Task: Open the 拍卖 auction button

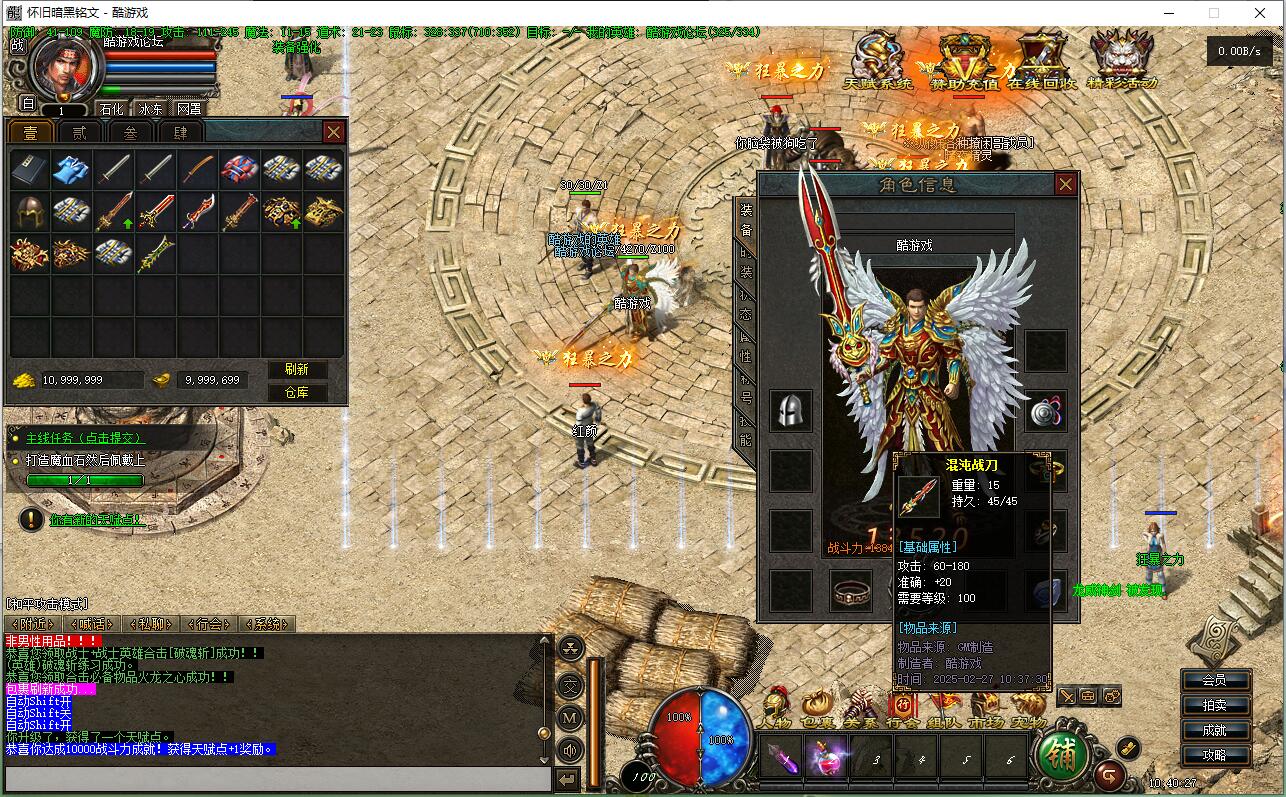Action: (1214, 705)
